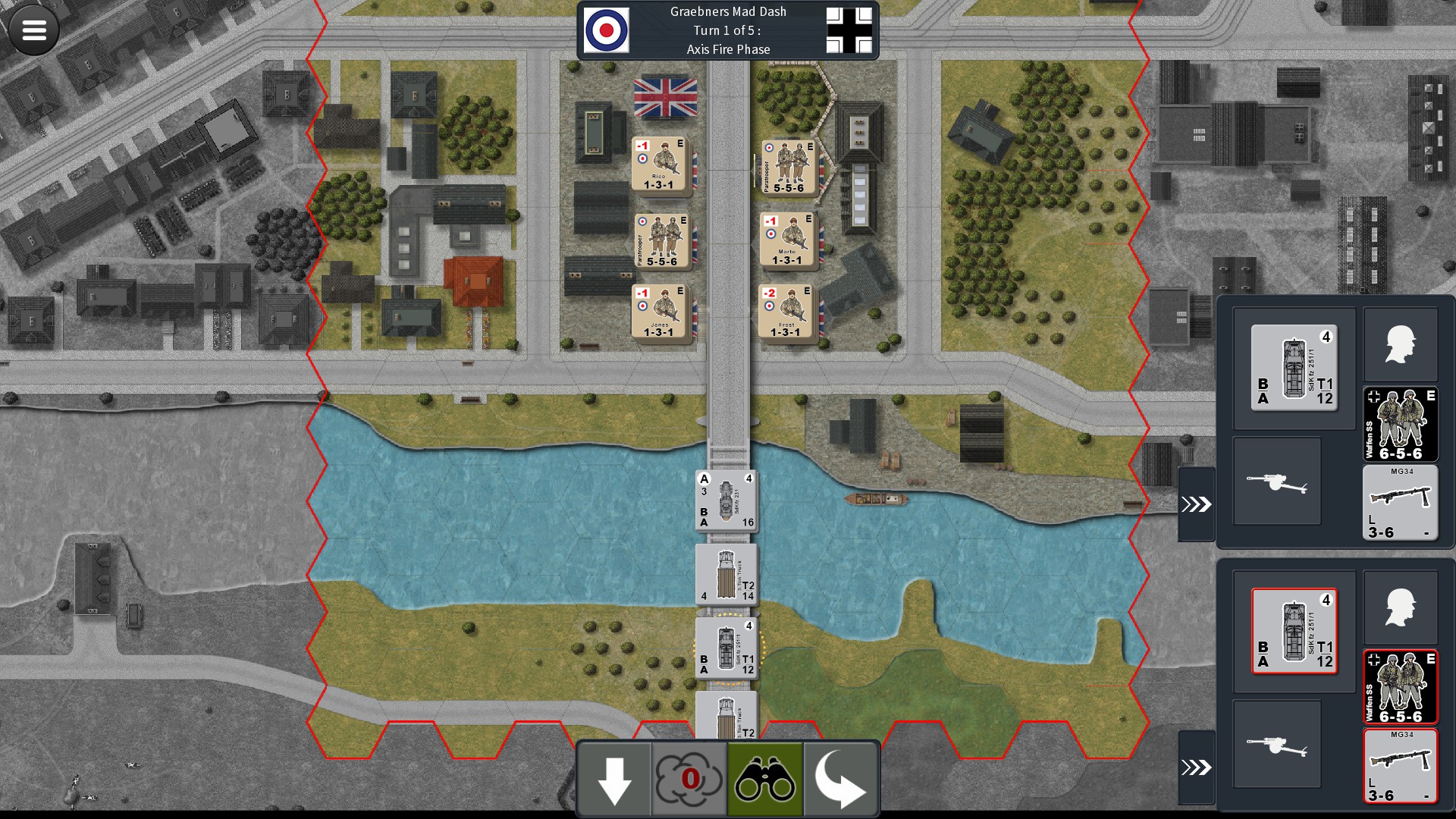
Task: Click the red-outlined SdKfz 251/1 panel card
Action: 1294,631
